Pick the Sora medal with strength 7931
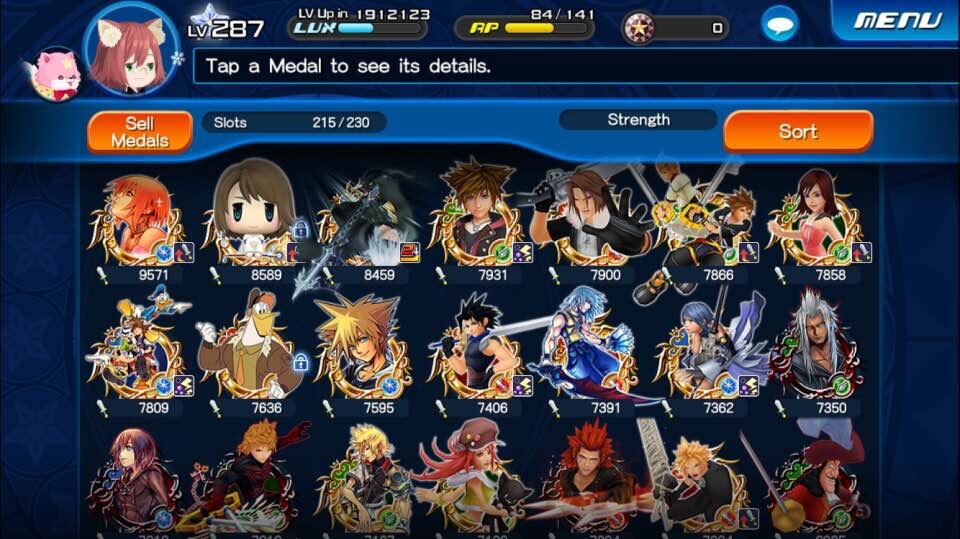 click(x=478, y=215)
